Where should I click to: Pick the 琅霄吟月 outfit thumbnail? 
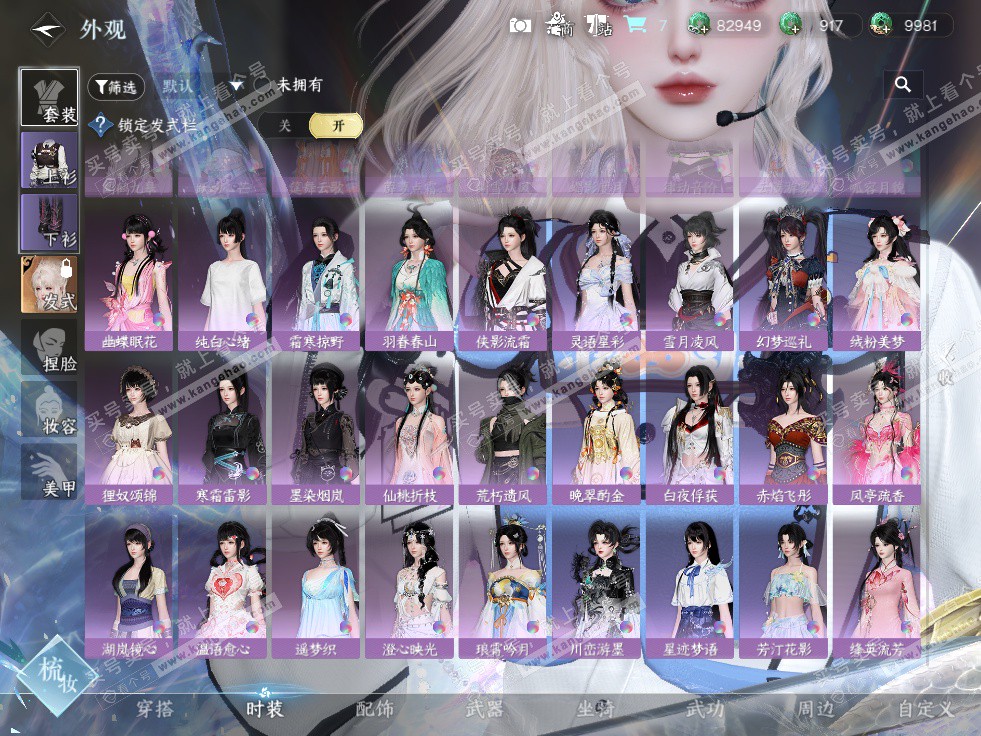coord(504,582)
